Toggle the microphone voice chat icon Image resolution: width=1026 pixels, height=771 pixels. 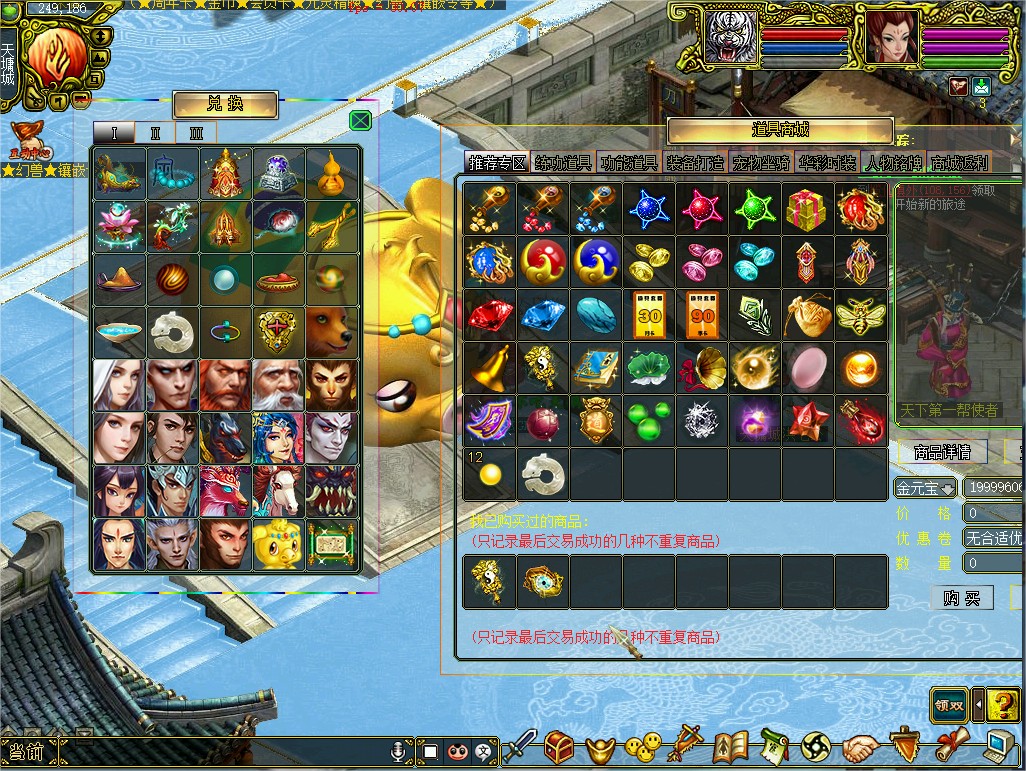click(x=399, y=750)
